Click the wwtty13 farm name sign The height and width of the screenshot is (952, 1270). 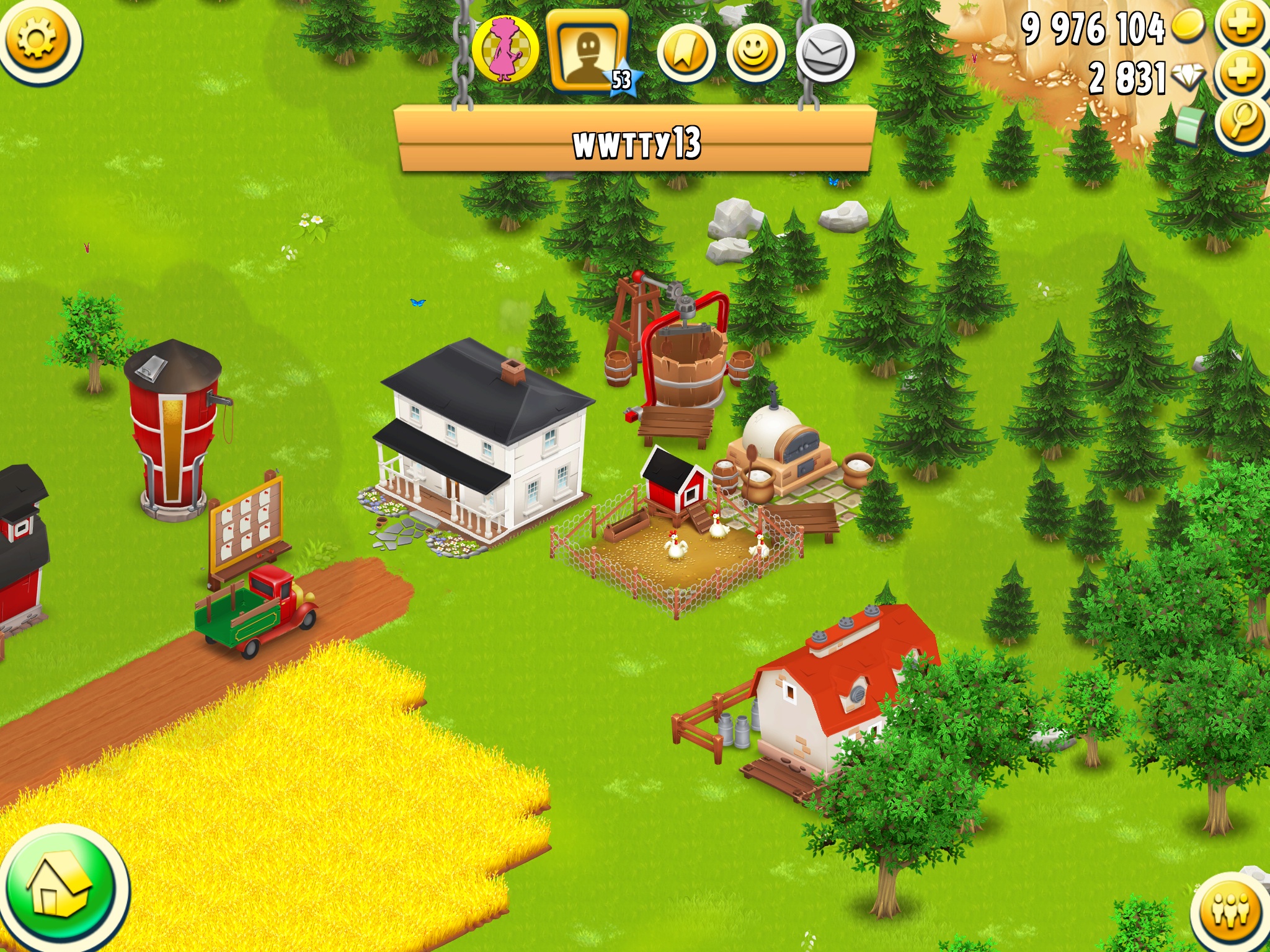(x=636, y=142)
